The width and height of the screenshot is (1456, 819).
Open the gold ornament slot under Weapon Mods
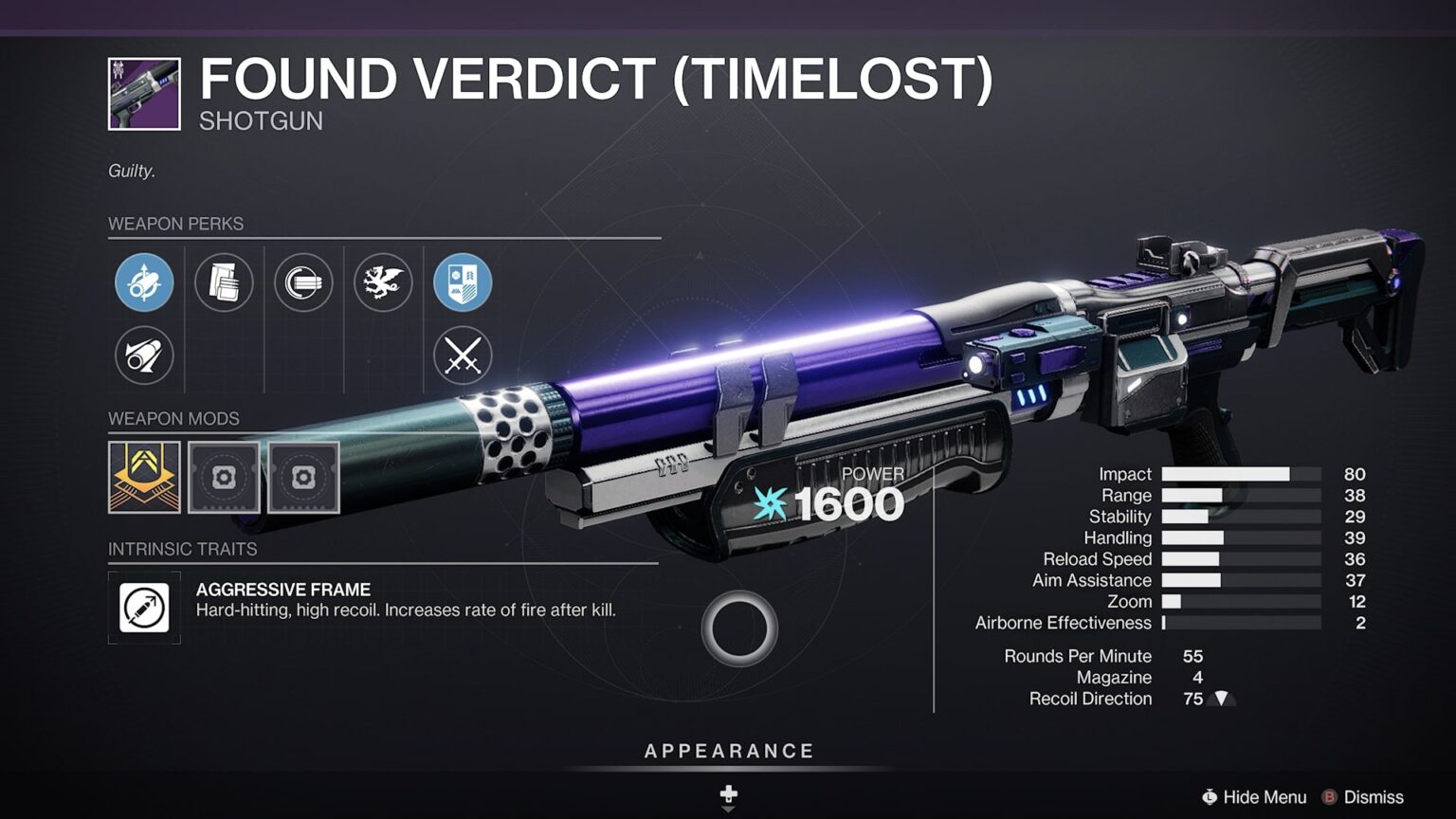[144, 479]
